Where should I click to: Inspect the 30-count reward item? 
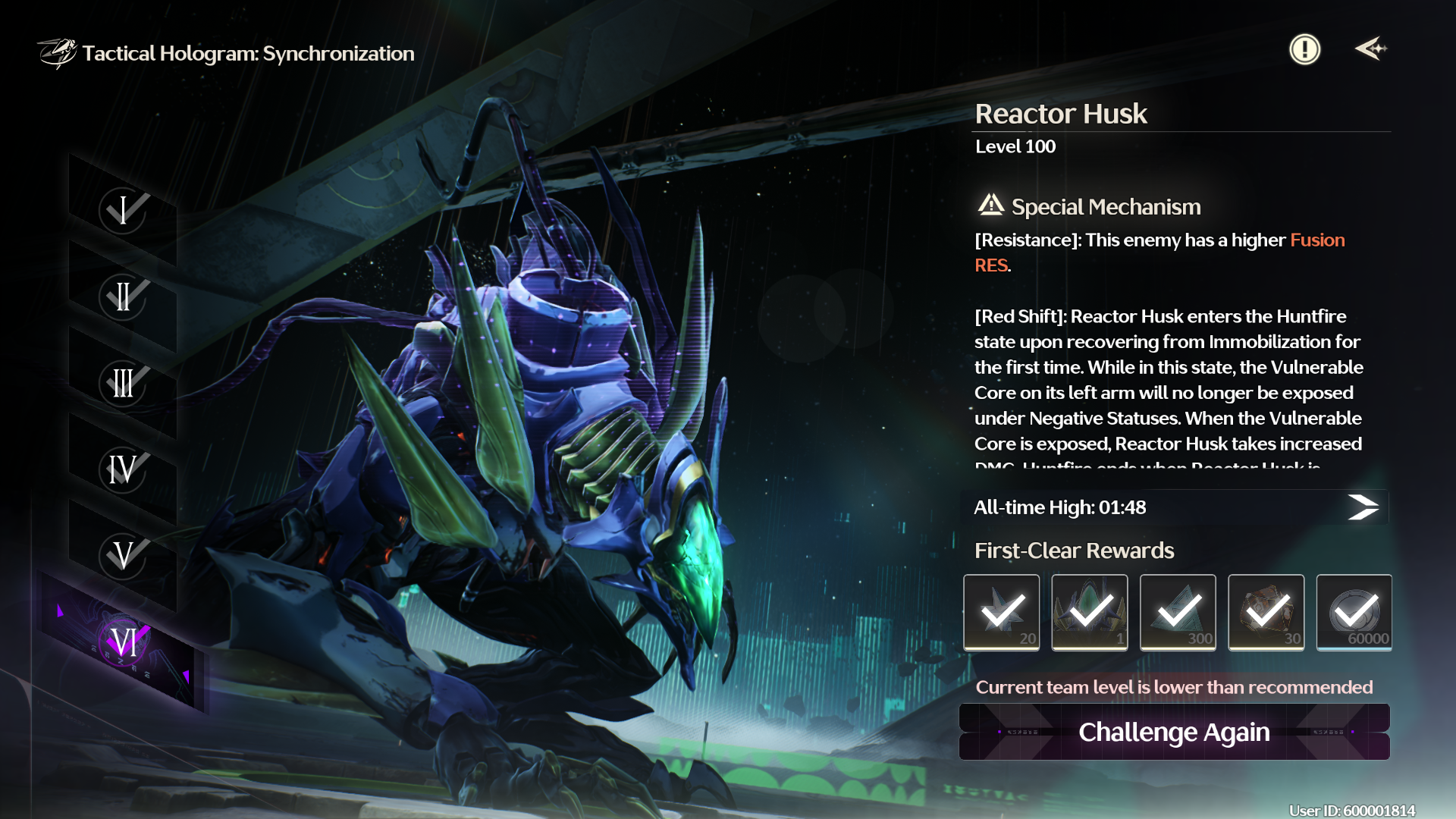point(1266,612)
